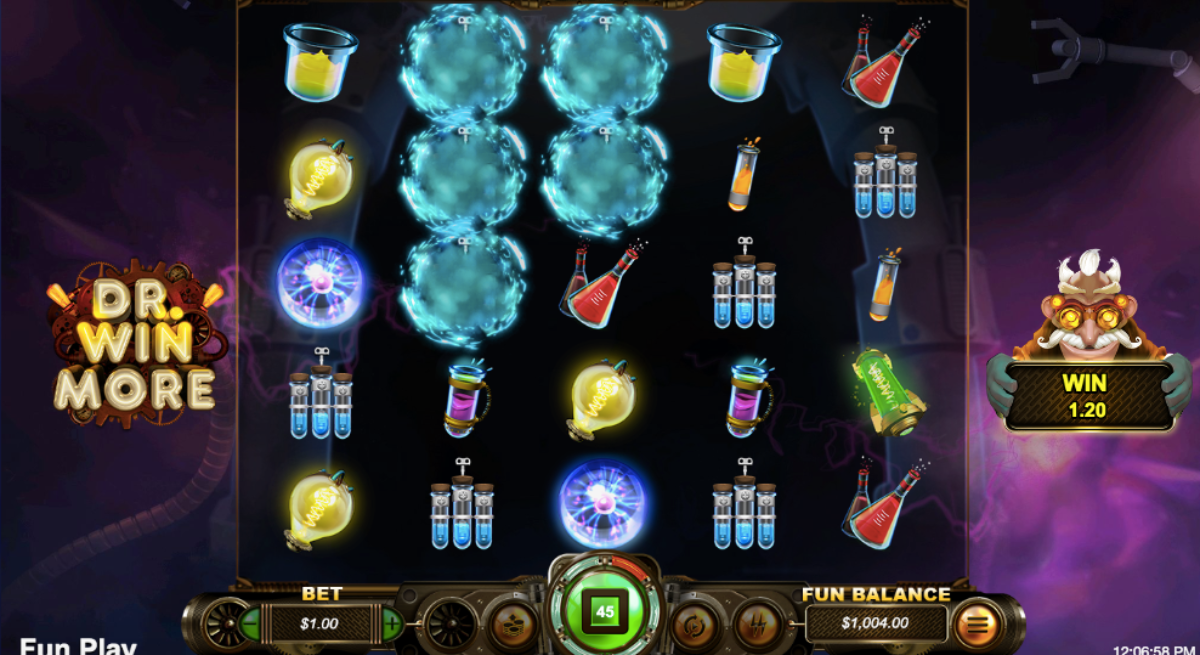Screen dimensions: 1200x655
Task: Open the coin stack bet options
Action: coord(510,624)
